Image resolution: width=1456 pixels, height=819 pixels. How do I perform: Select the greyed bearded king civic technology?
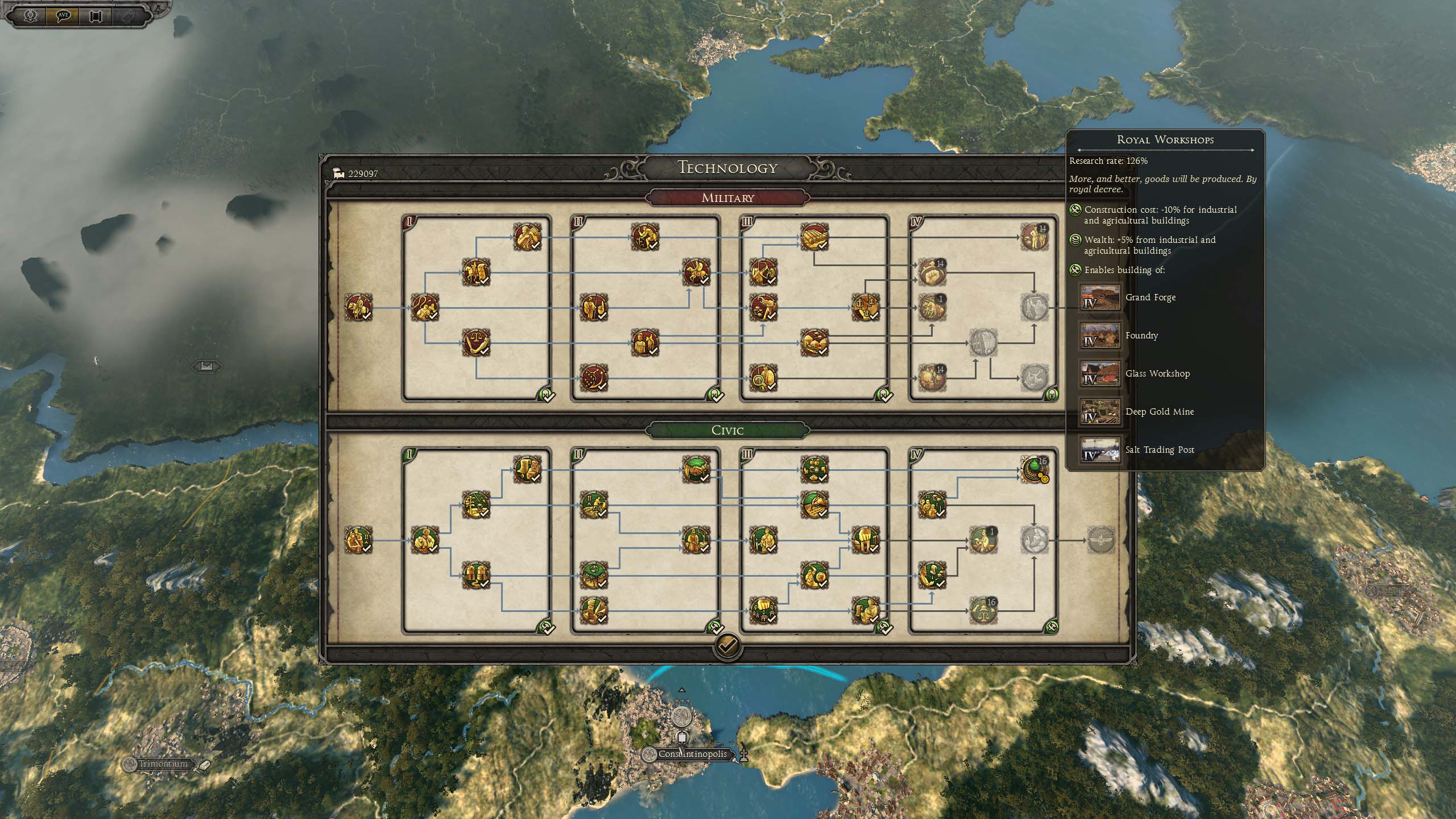pos(1034,540)
